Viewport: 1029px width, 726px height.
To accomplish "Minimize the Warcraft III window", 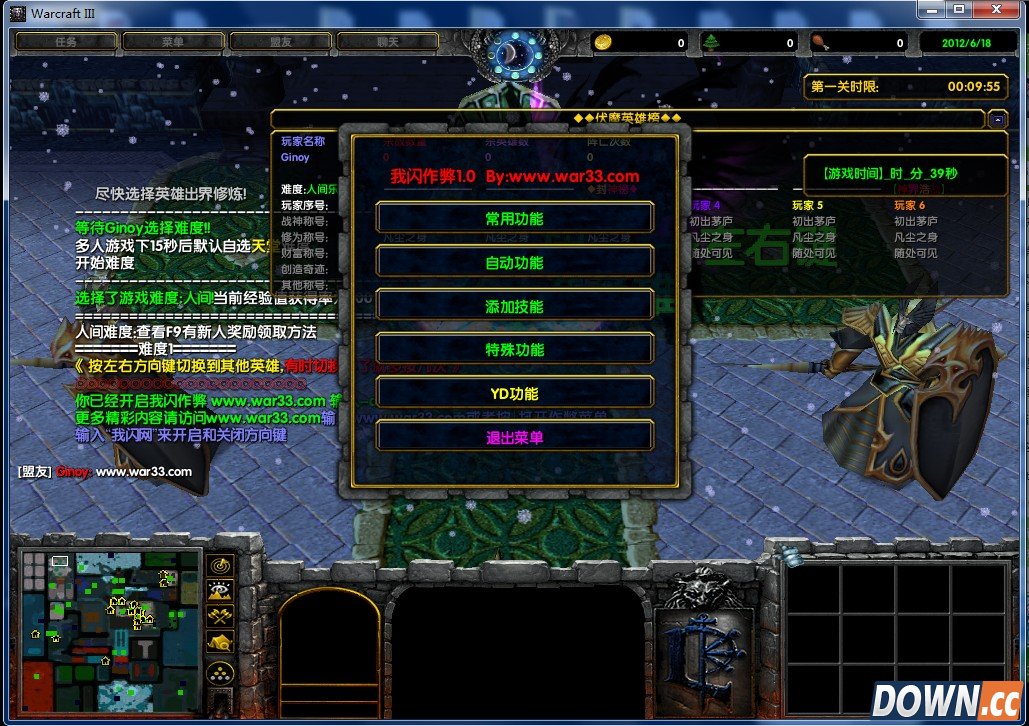I will coord(932,9).
